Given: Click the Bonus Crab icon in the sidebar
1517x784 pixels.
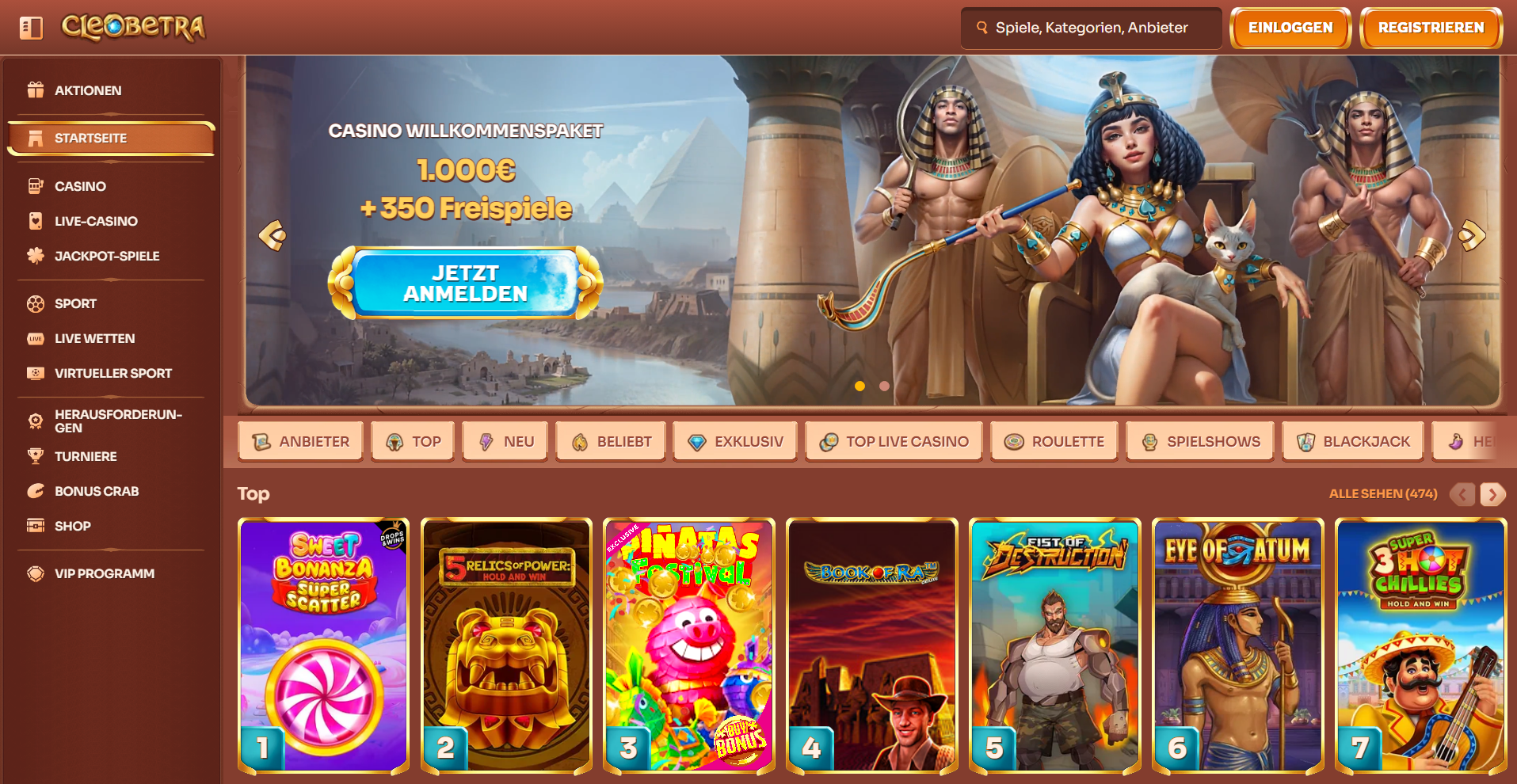Looking at the screenshot, I should pyautogui.click(x=35, y=491).
